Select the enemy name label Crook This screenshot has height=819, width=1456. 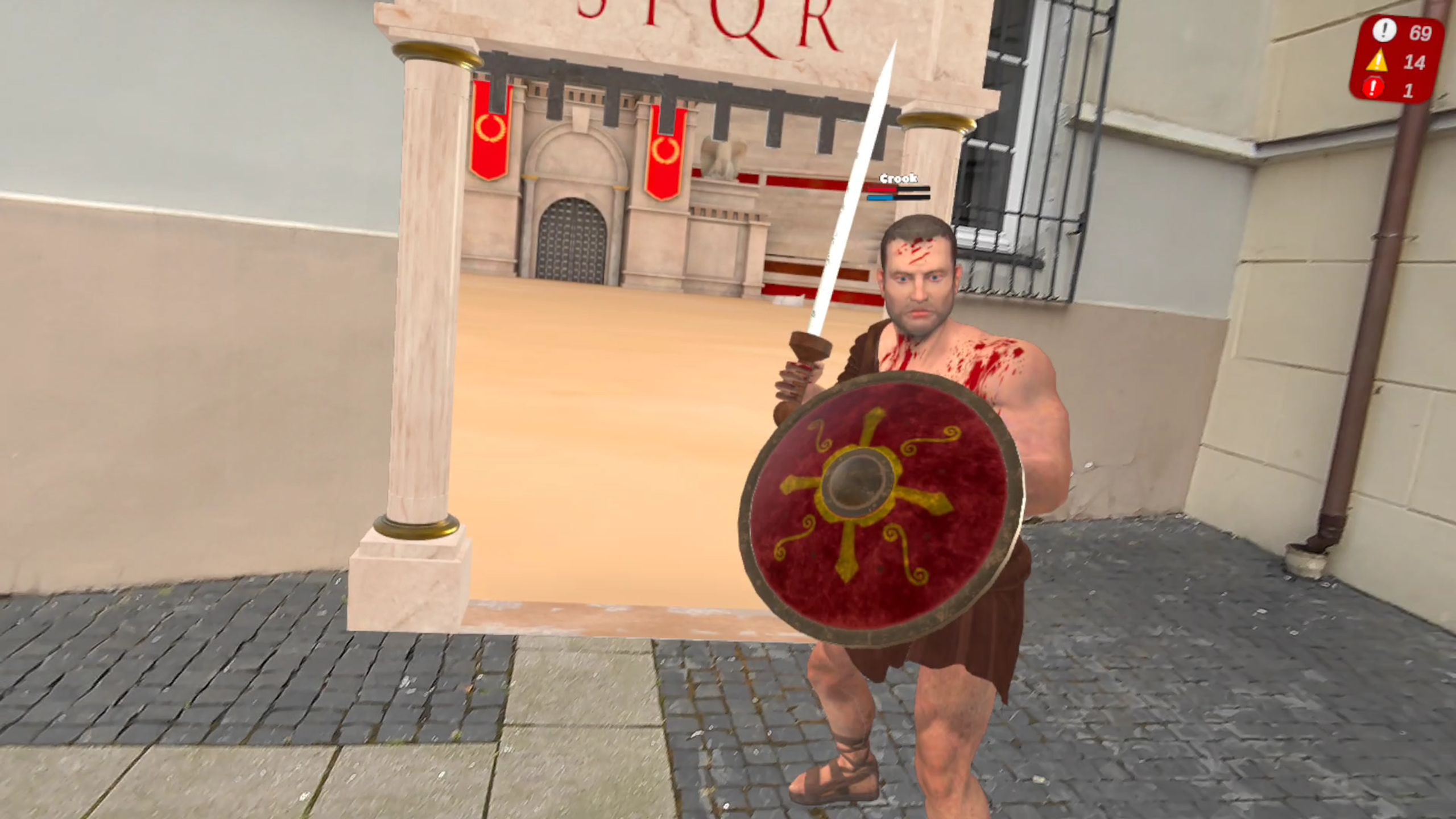[899, 178]
